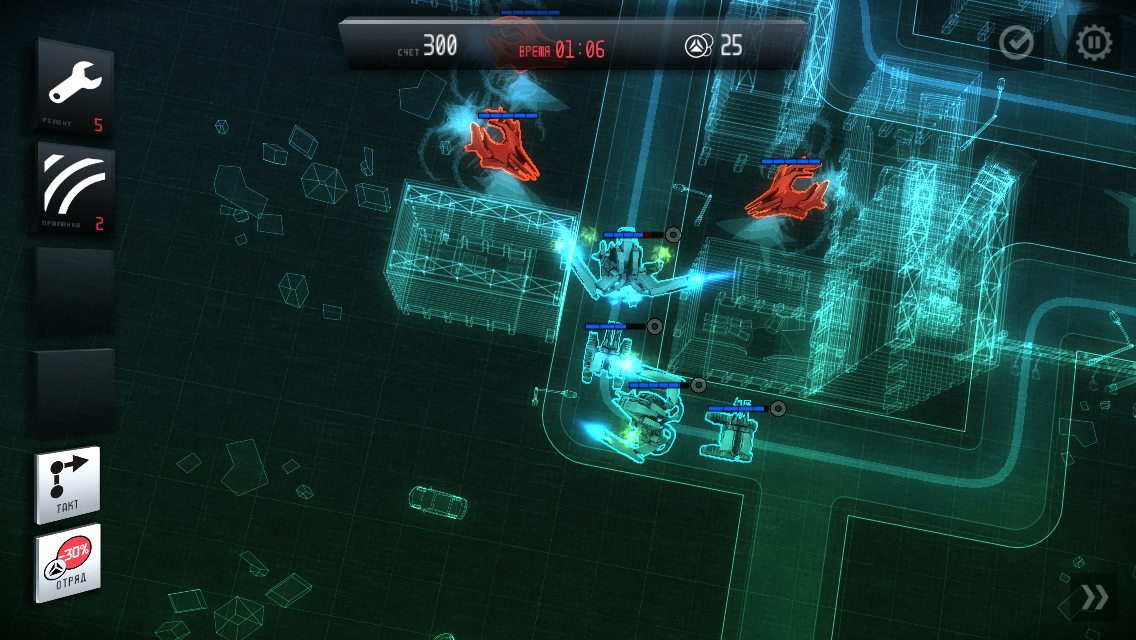This screenshot has width=1136, height=640.
Task: Show mission objectives with the checkmark icon
Action: (x=1016, y=43)
